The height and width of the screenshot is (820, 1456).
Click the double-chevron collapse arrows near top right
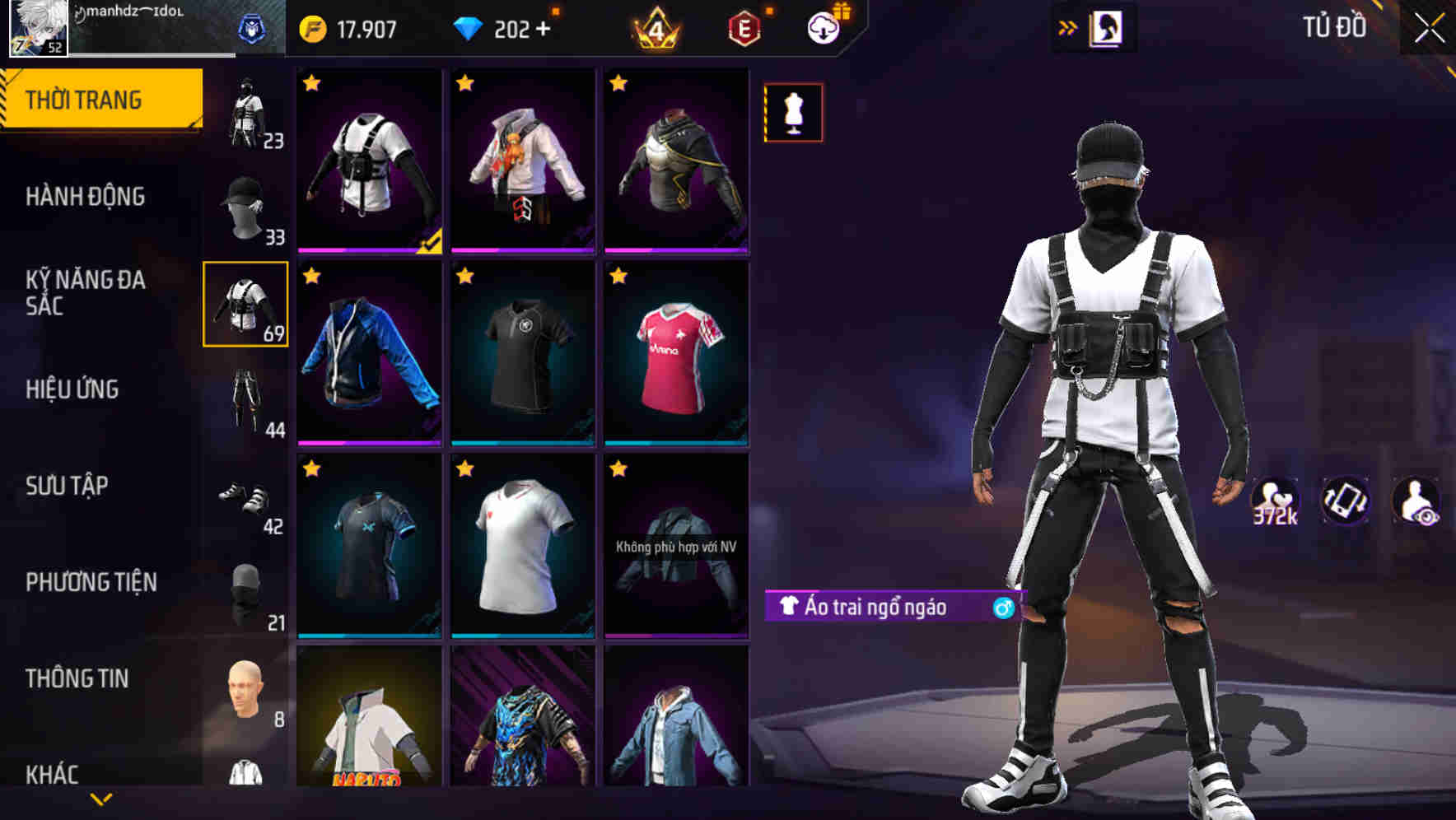click(x=1068, y=26)
